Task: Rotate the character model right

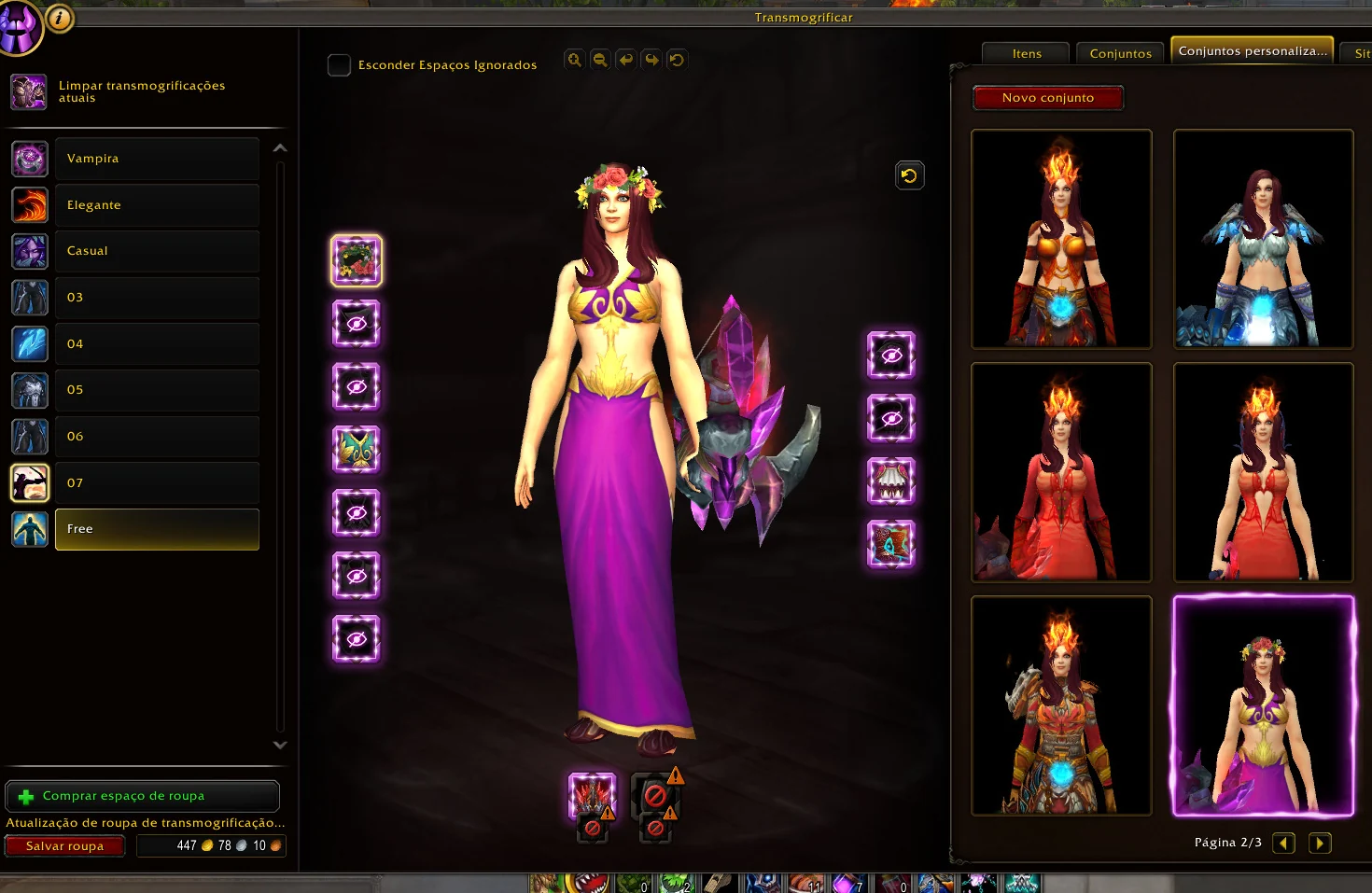Action: 651,59
